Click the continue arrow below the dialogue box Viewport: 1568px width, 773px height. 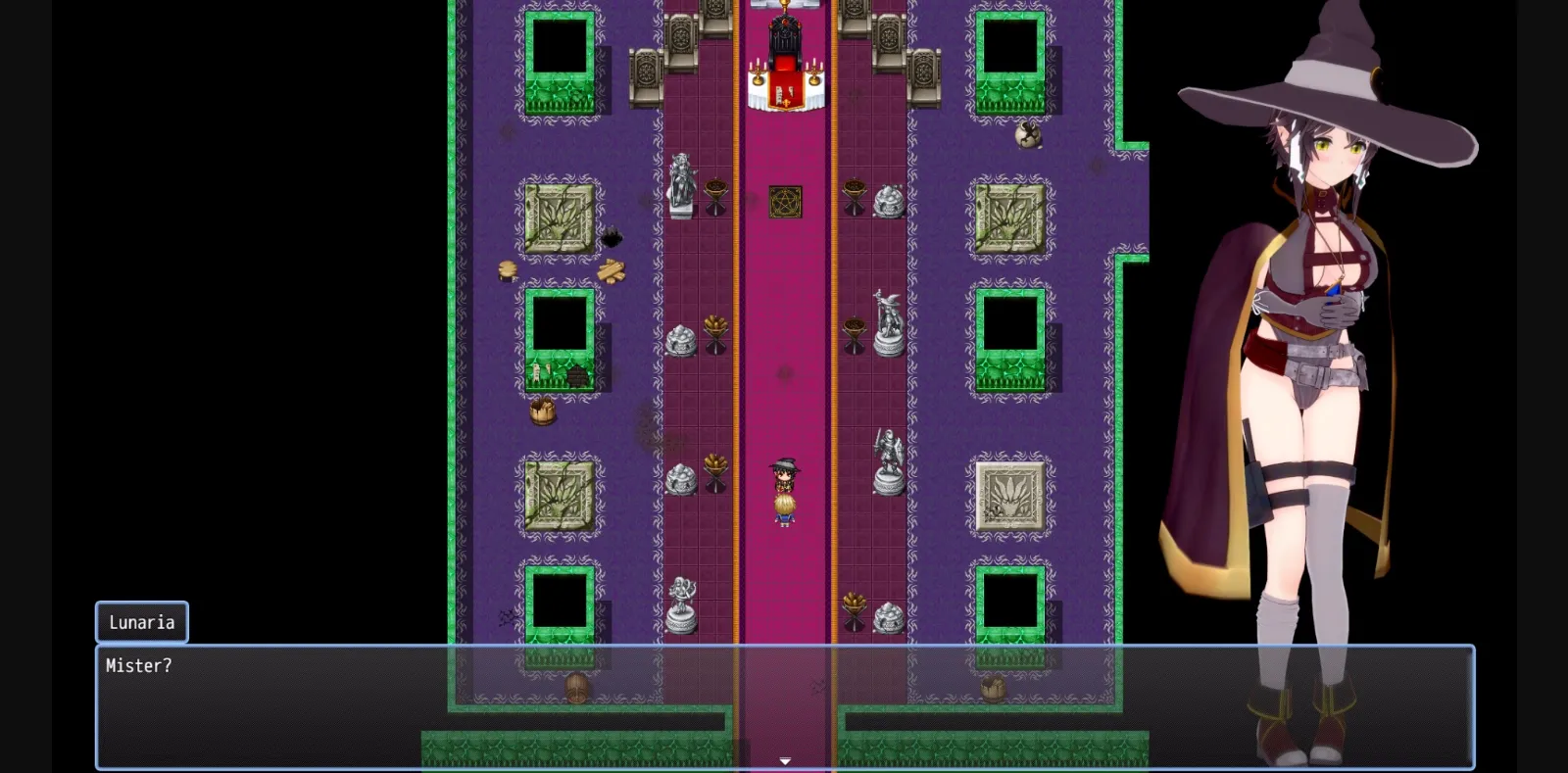(x=785, y=758)
